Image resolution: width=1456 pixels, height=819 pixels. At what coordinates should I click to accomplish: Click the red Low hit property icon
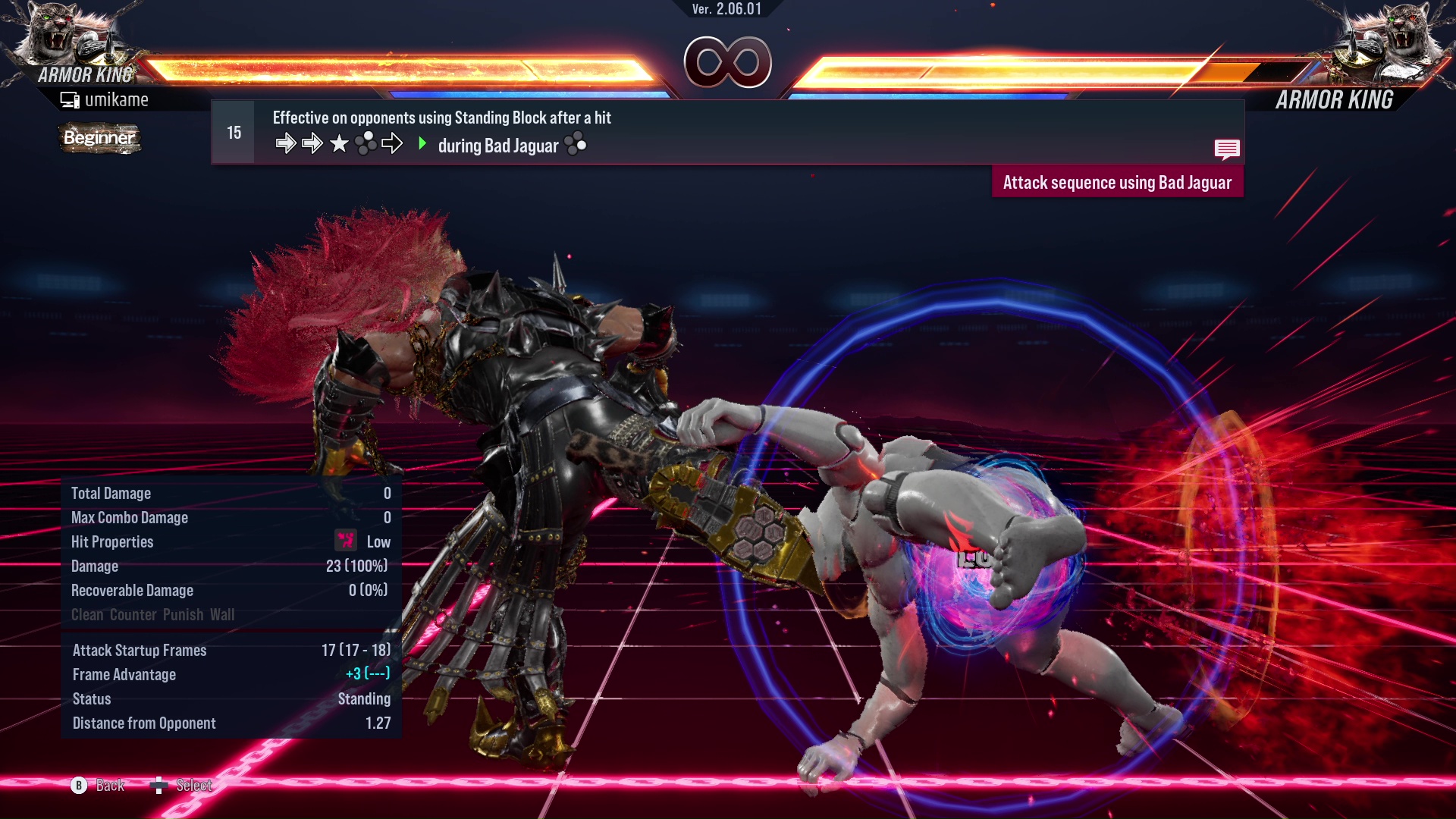[x=346, y=541]
